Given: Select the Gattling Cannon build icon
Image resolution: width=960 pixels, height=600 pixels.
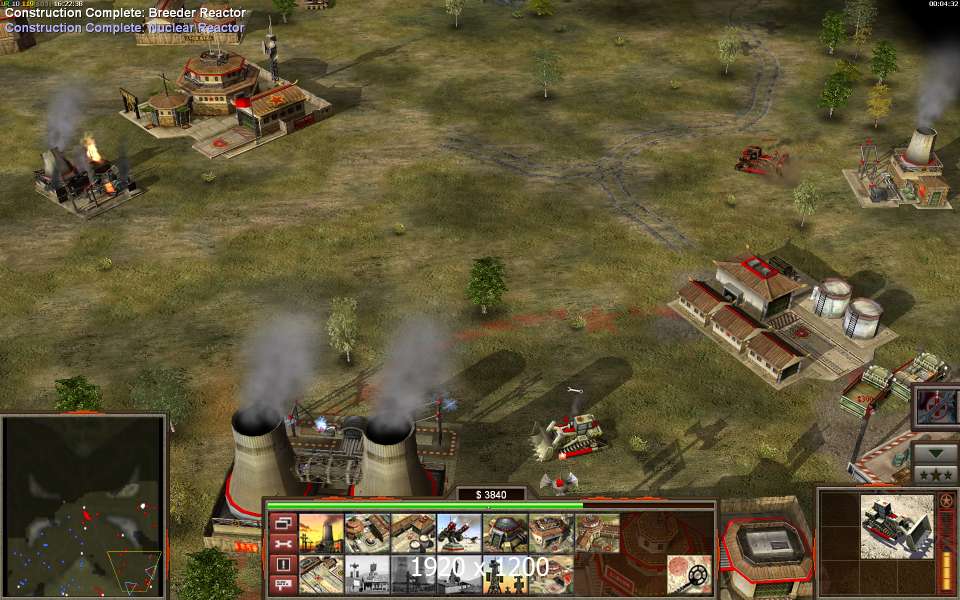Looking at the screenshot, I should tap(459, 533).
